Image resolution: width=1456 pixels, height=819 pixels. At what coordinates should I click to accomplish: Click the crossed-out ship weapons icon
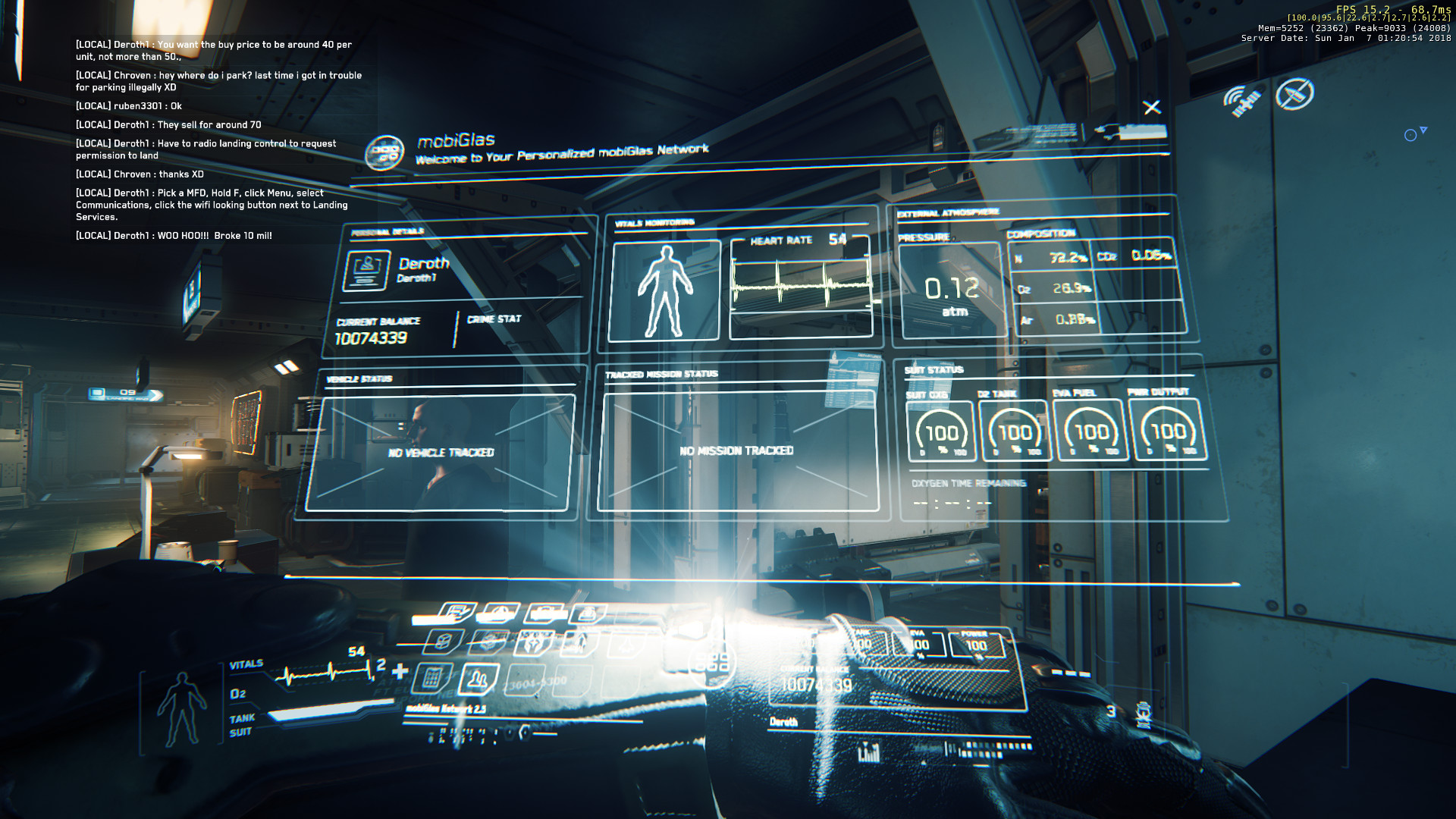coord(1294,95)
